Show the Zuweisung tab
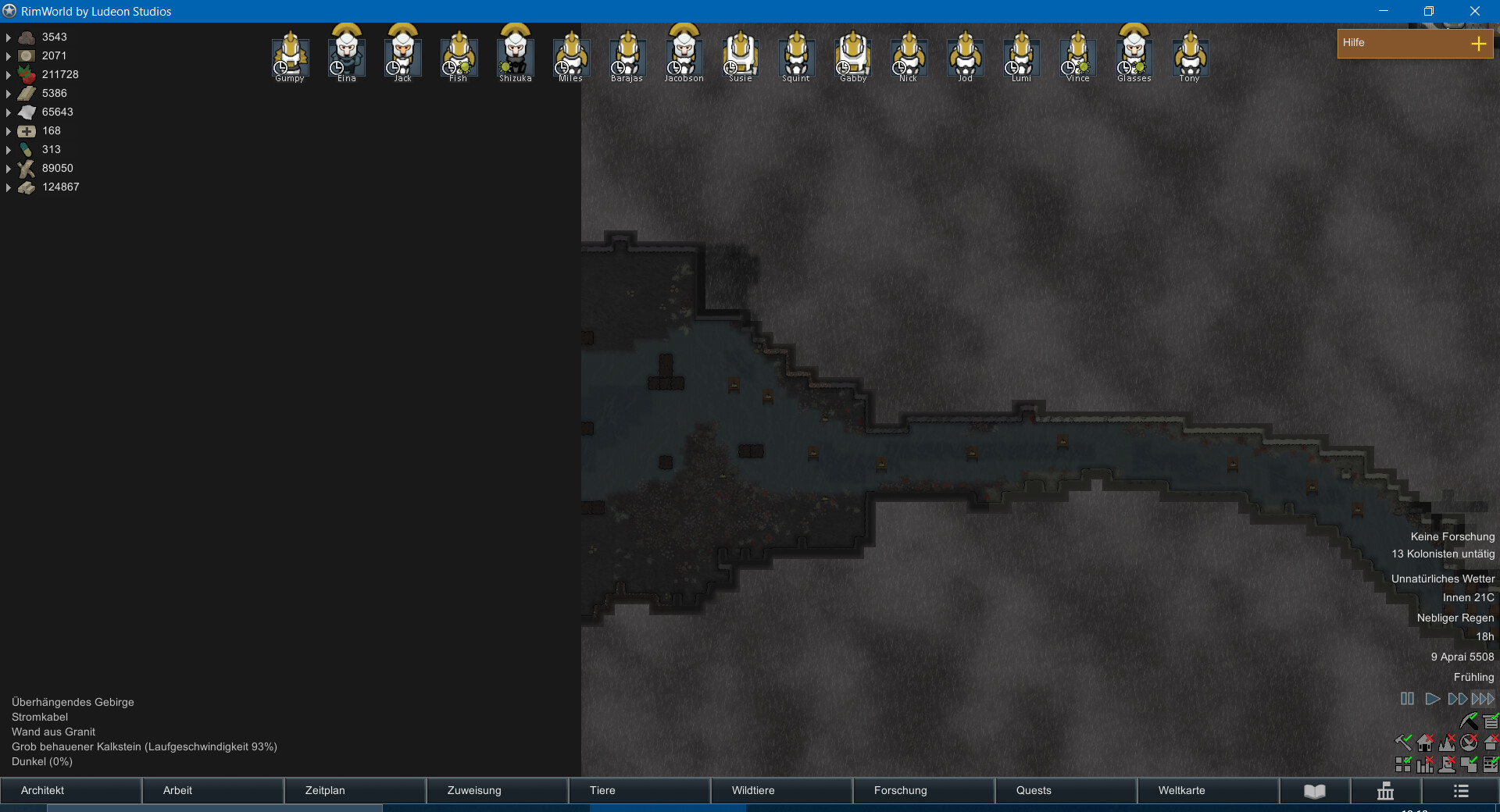The width and height of the screenshot is (1500, 812). click(x=497, y=790)
